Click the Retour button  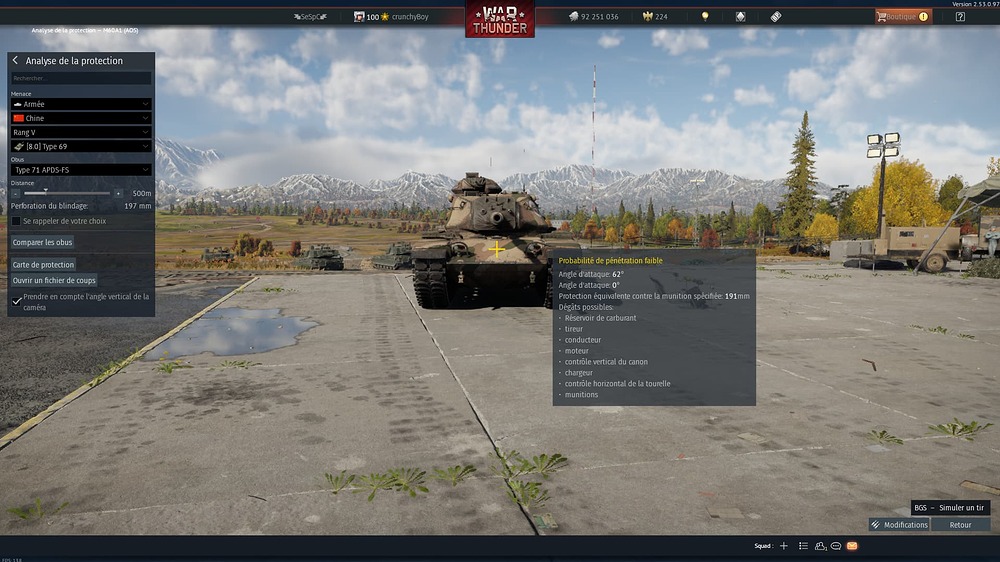pos(960,525)
